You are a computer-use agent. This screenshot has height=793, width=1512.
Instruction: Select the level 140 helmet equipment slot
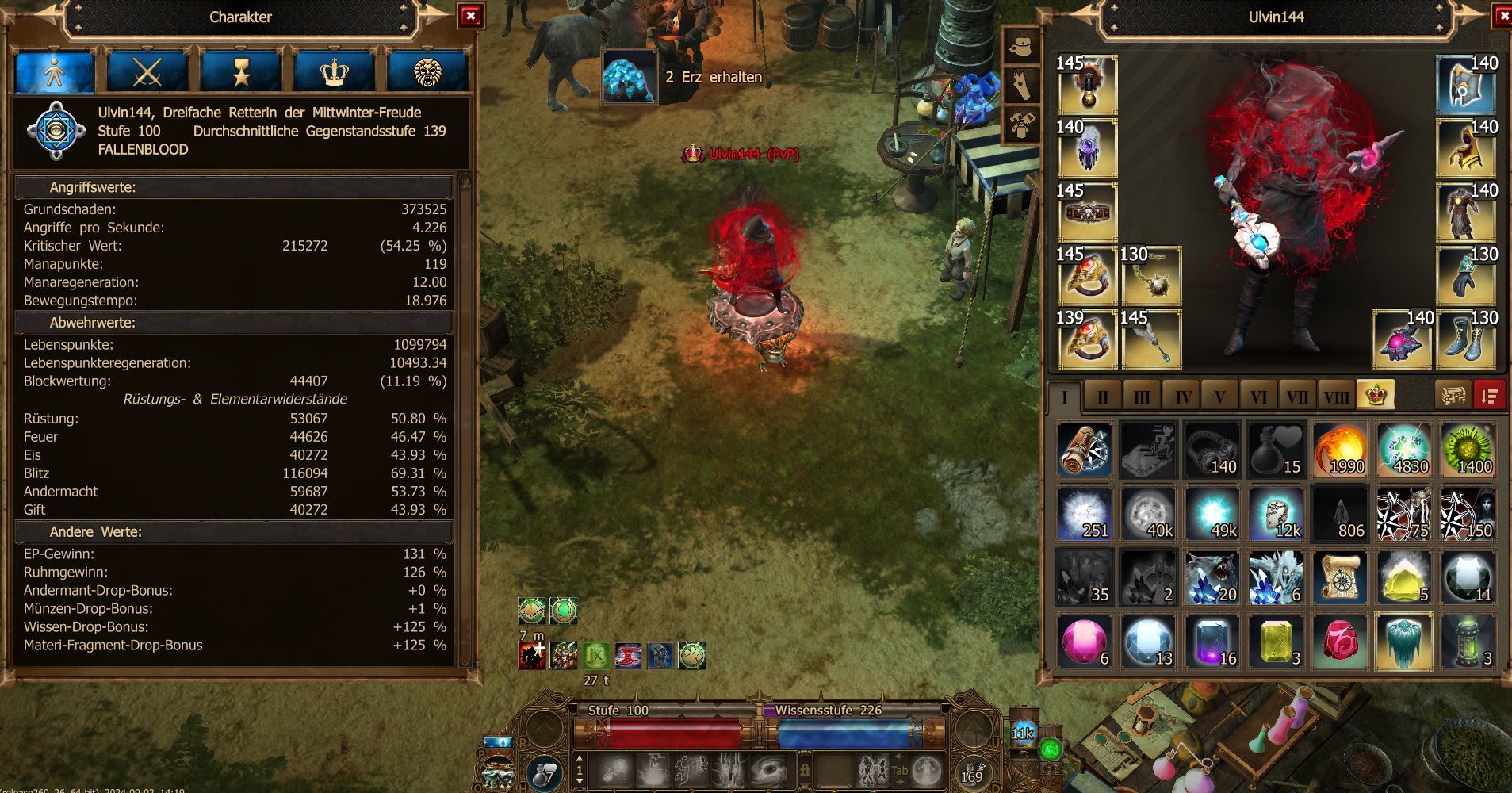[x=1466, y=84]
